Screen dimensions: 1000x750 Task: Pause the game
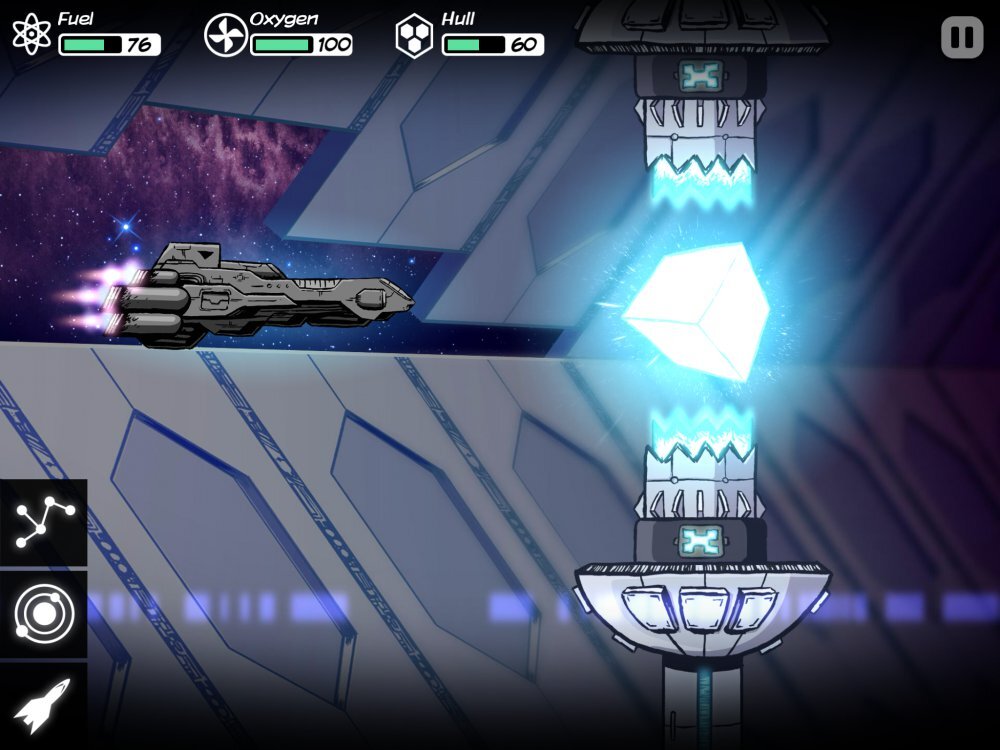click(962, 38)
